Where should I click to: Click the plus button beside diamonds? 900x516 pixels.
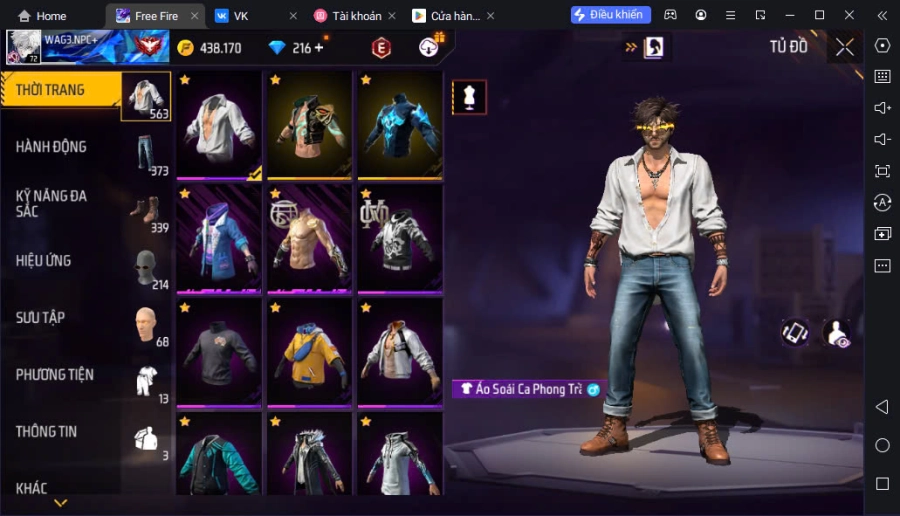(x=319, y=48)
